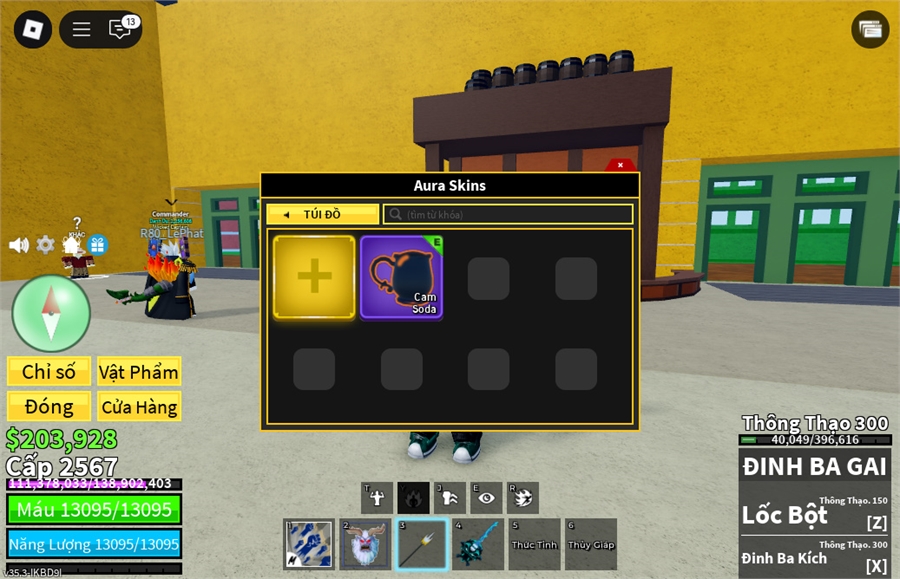Select the yeti face hotbar slot

coord(365,544)
